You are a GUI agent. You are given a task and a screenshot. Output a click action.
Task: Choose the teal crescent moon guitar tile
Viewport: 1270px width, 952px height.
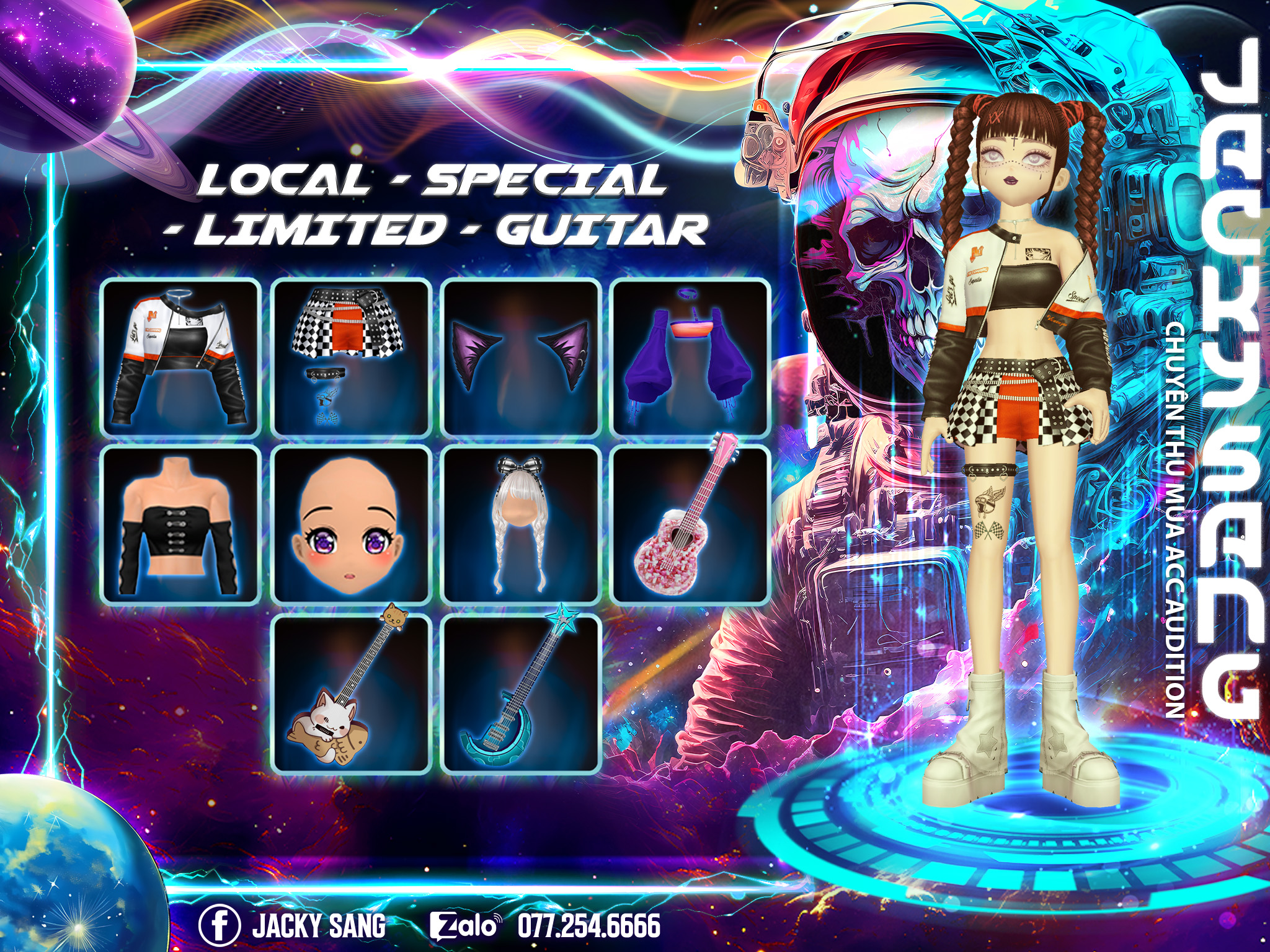click(x=521, y=694)
